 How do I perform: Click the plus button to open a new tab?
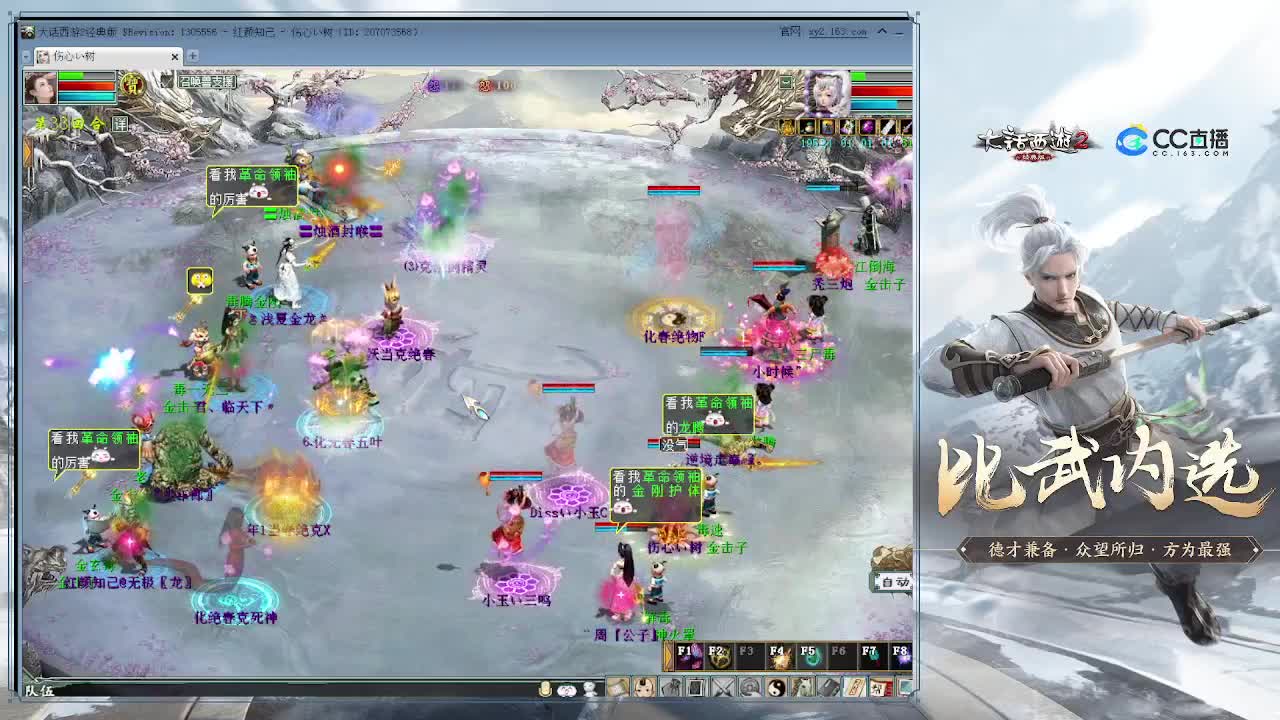pyautogui.click(x=192, y=56)
